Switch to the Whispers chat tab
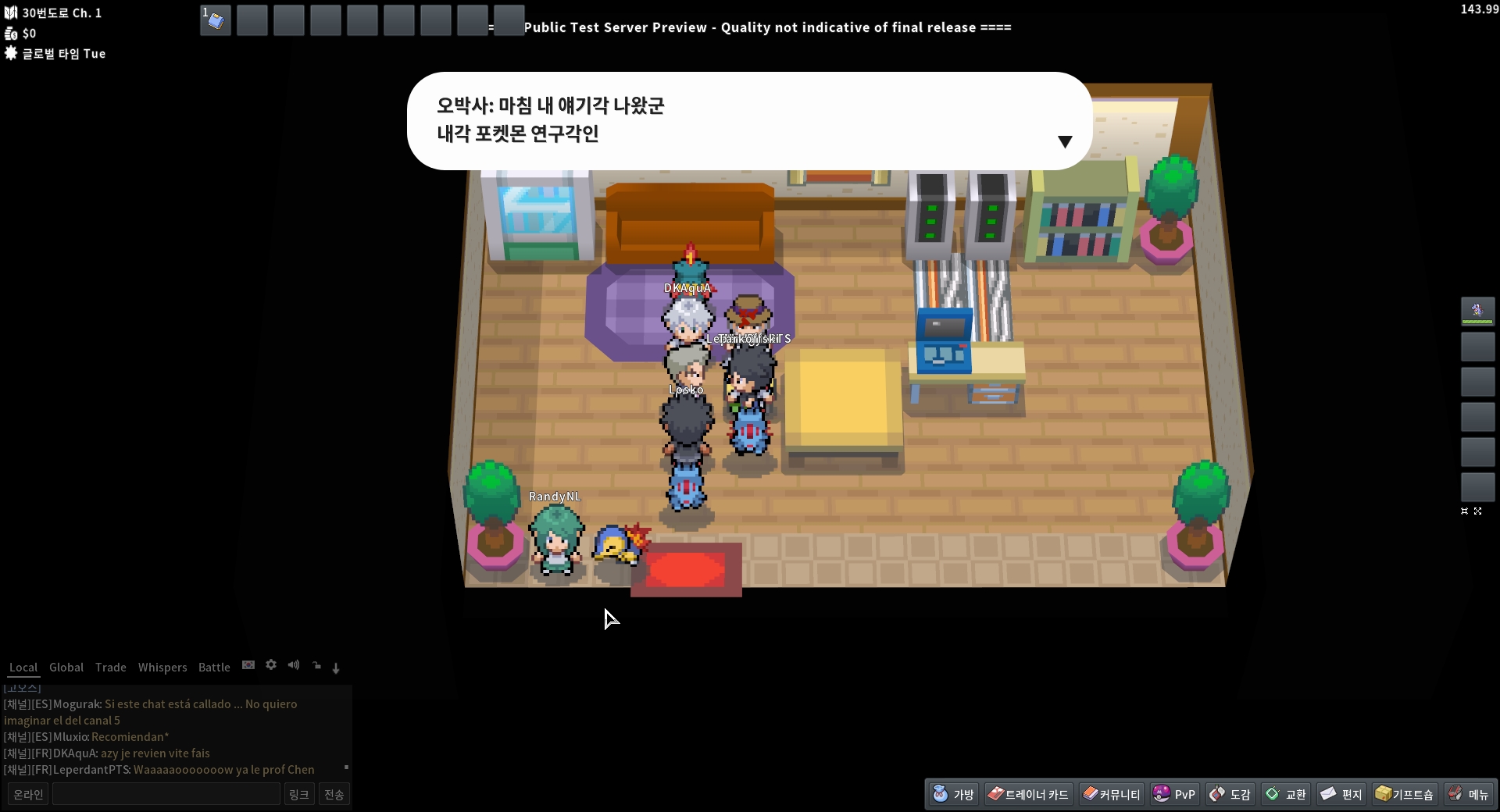The image size is (1500, 812). [x=162, y=668]
